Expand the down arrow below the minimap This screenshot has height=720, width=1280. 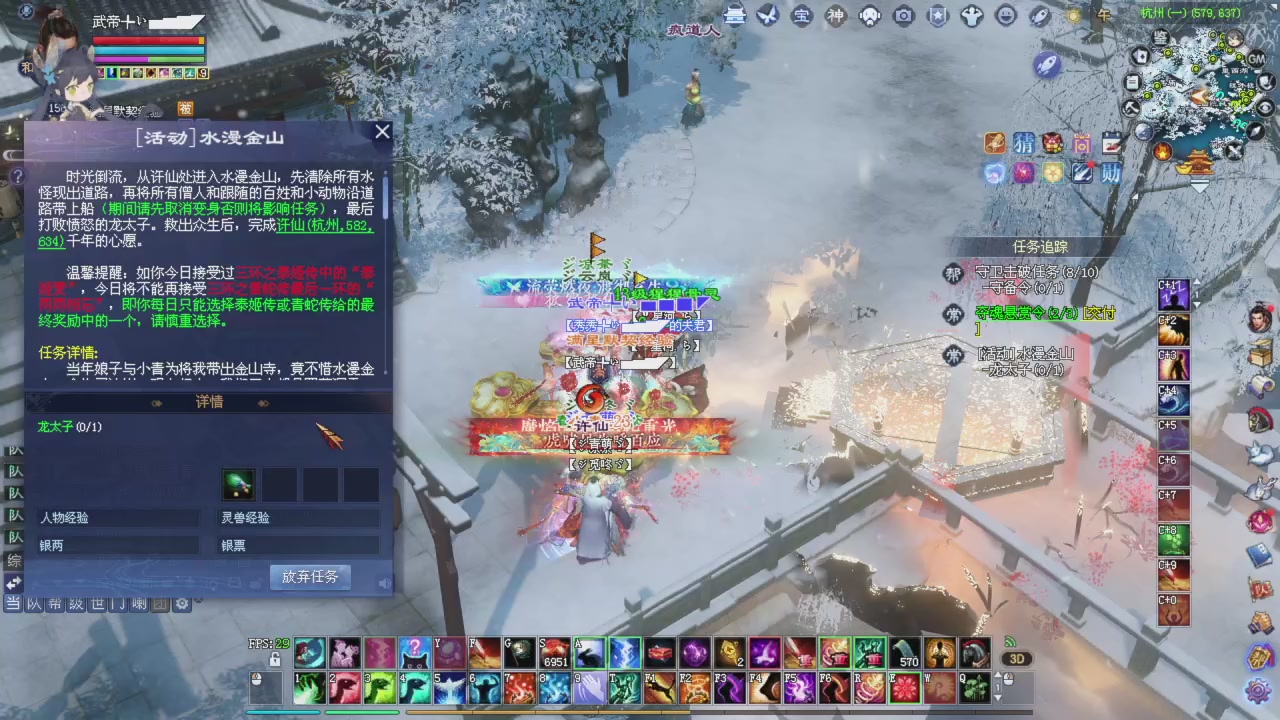[1200, 183]
